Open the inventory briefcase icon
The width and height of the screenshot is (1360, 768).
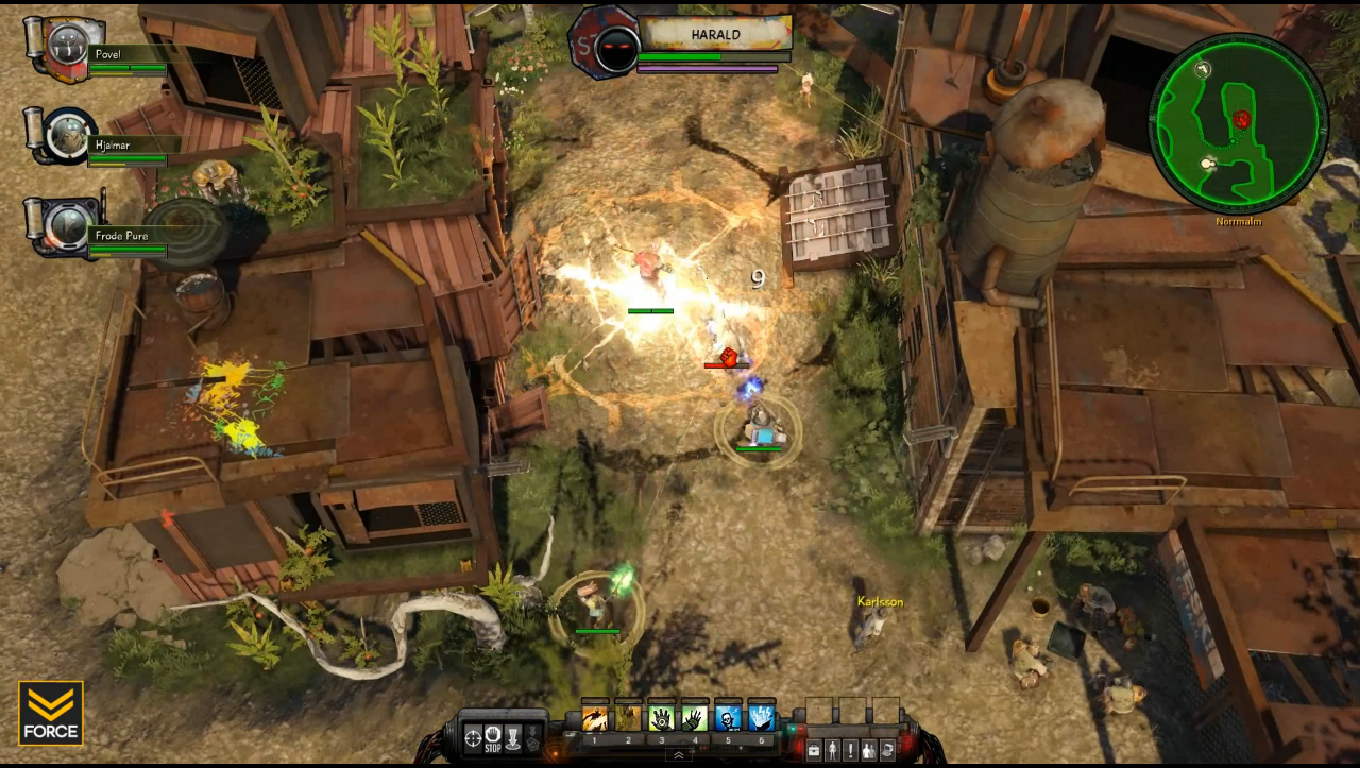coord(813,751)
